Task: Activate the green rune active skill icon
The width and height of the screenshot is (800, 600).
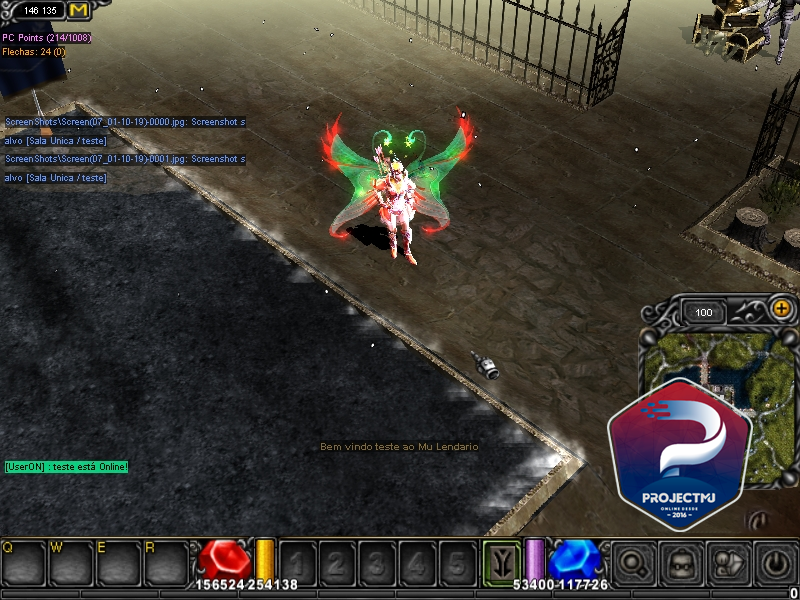Action: [502, 561]
